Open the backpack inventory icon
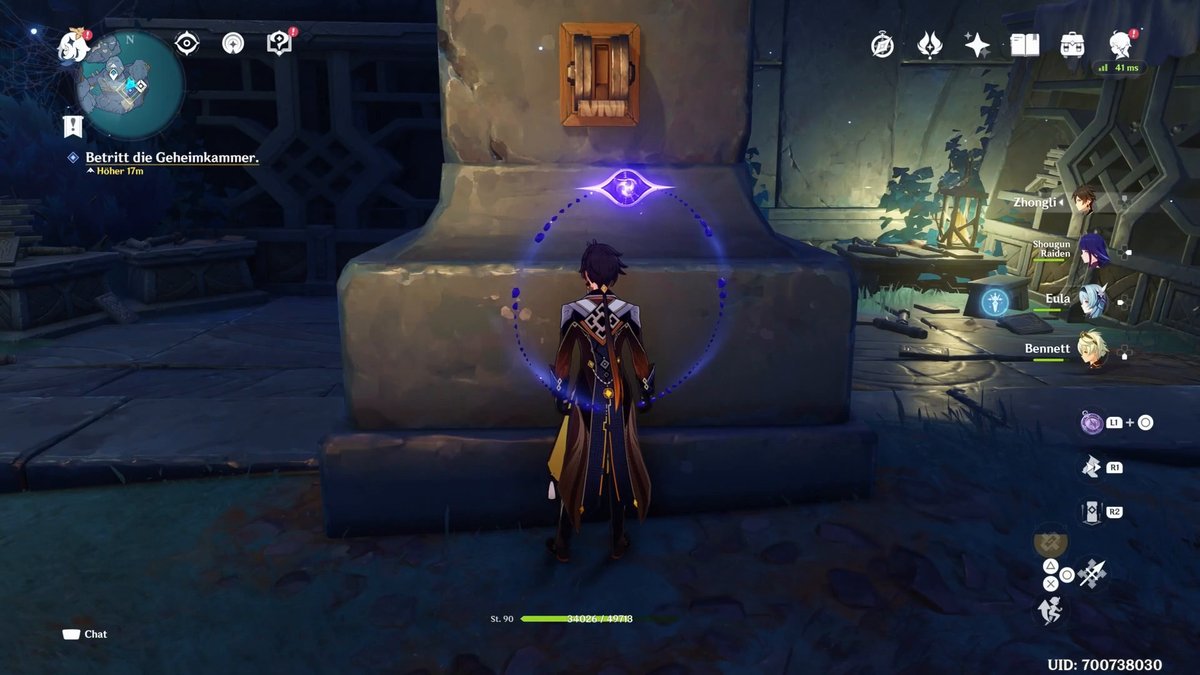This screenshot has height=675, width=1200. (1073, 44)
